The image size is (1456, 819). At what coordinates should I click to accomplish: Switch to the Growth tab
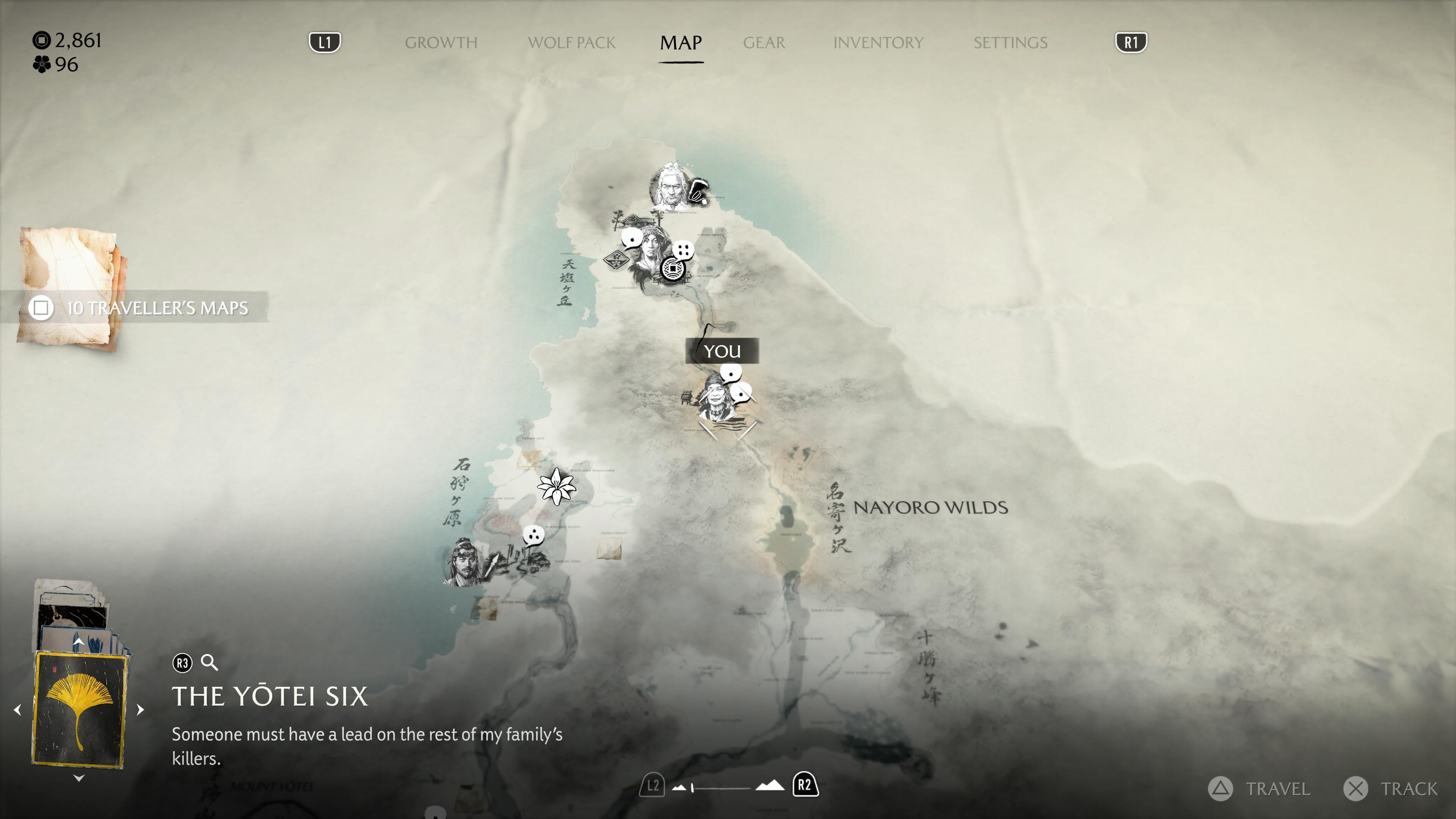pos(441,42)
